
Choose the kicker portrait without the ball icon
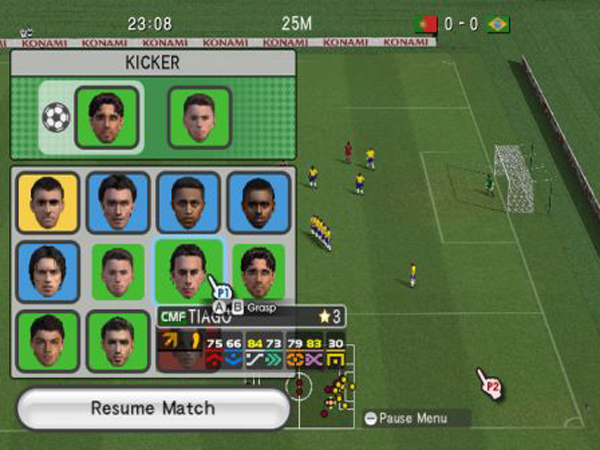(x=199, y=118)
